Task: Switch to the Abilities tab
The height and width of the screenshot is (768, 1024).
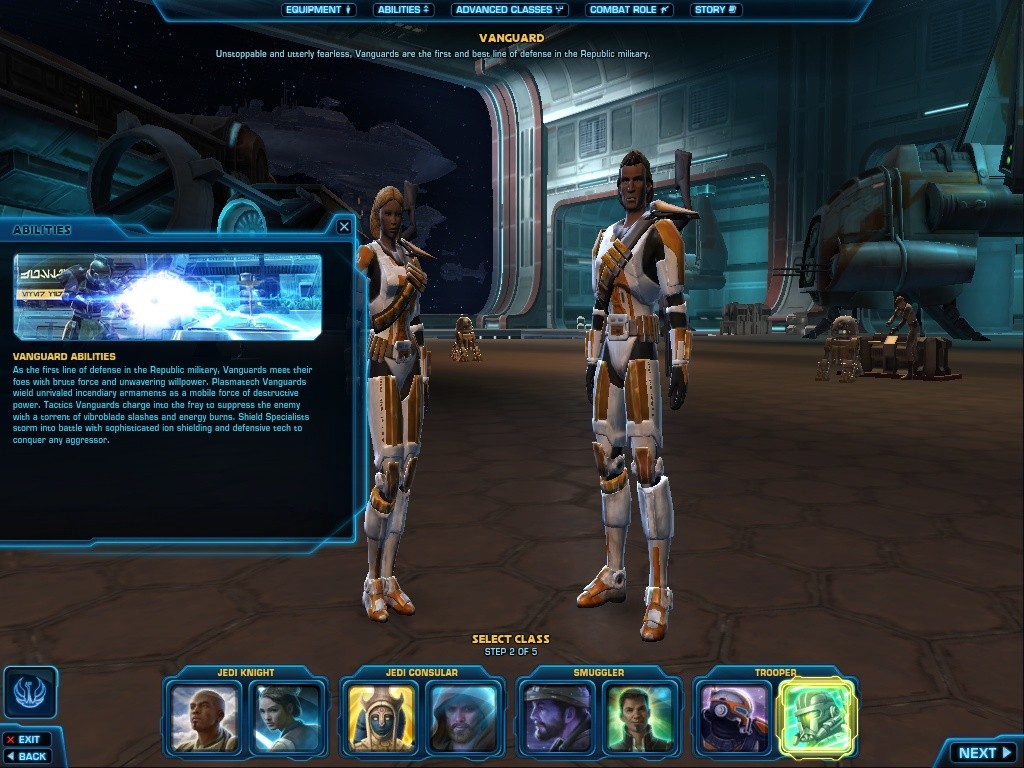Action: click(x=404, y=10)
